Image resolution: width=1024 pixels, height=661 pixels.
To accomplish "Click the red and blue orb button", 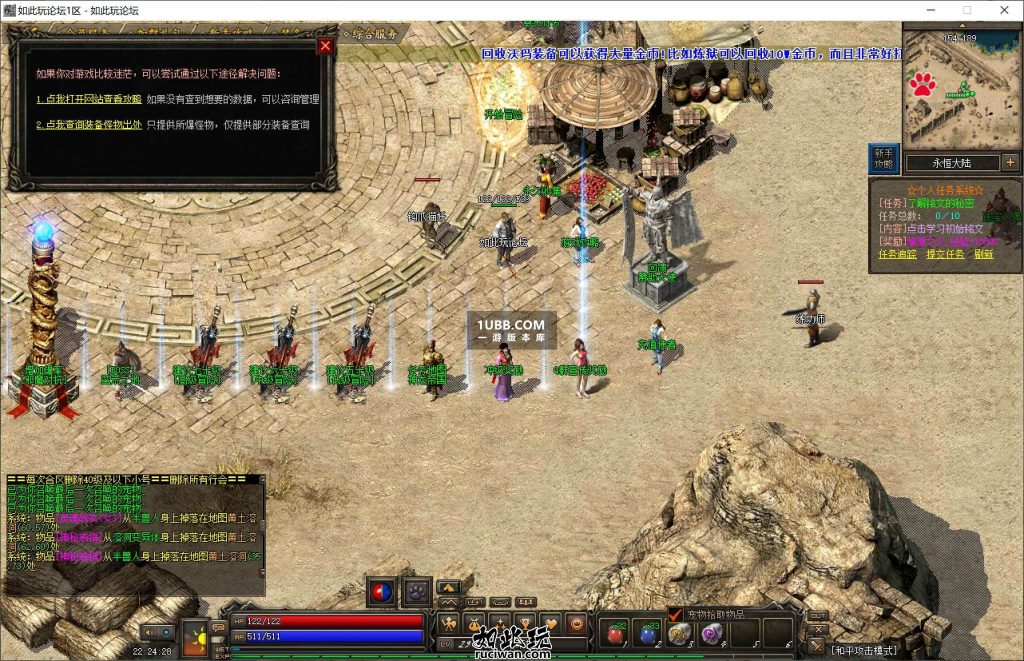I will point(381,592).
